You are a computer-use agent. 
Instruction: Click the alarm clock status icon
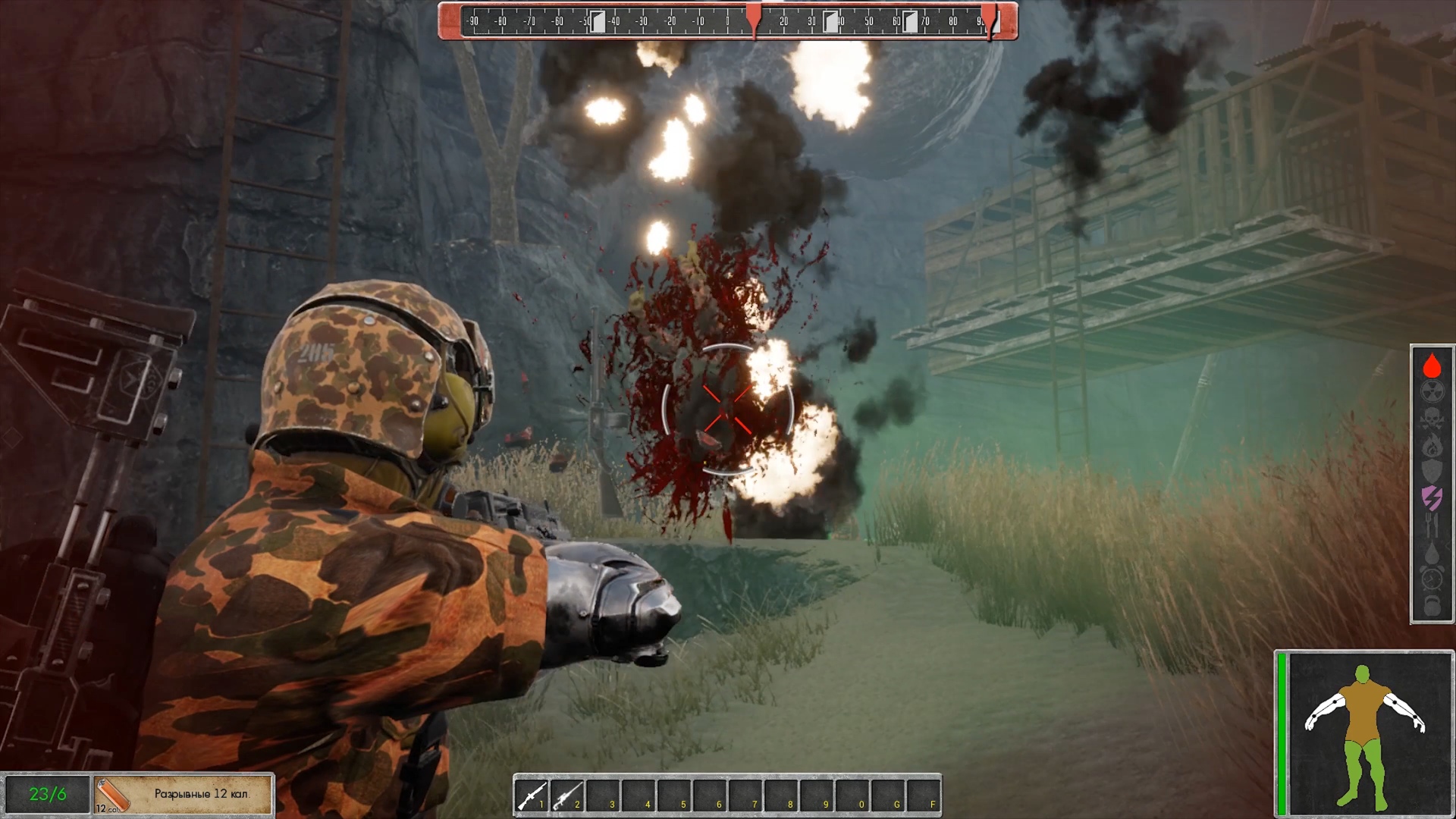pyautogui.click(x=1431, y=579)
